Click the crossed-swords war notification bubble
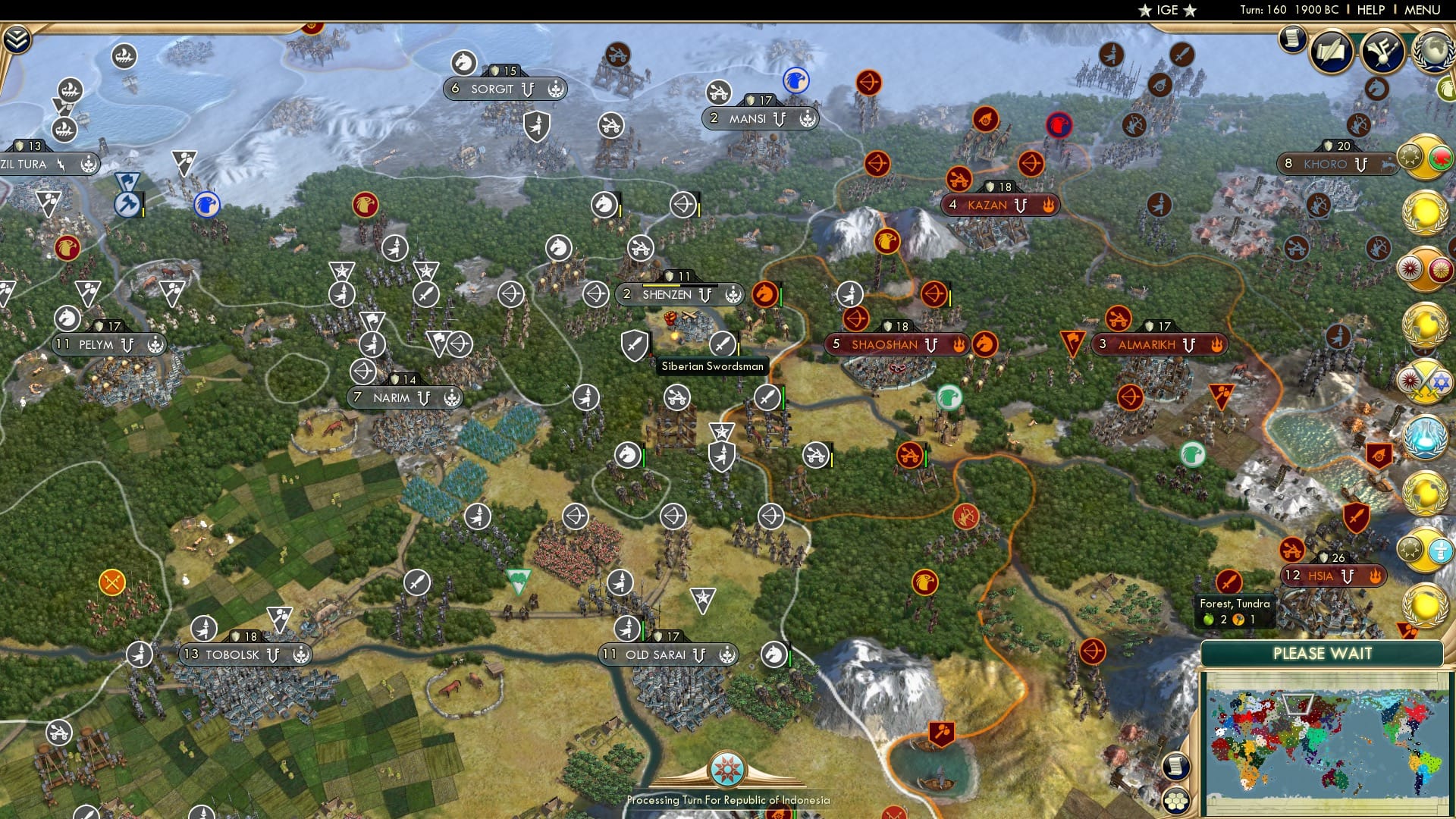Screen dimensions: 1456x819 1426,379
